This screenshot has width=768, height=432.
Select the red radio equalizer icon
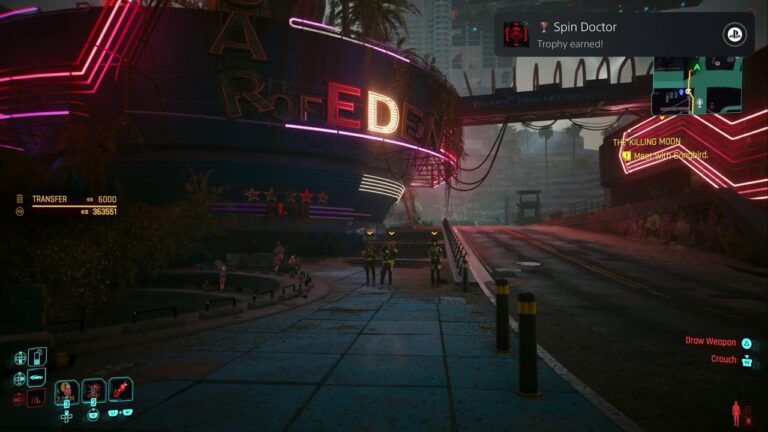(37, 398)
